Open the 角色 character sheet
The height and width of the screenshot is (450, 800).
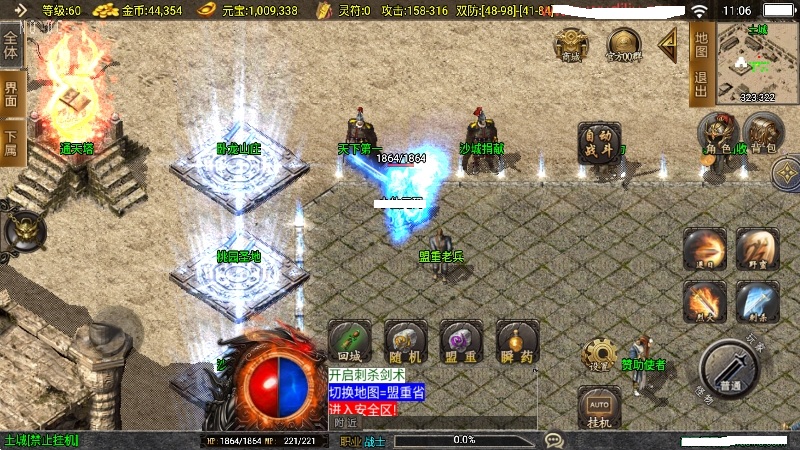(x=719, y=135)
